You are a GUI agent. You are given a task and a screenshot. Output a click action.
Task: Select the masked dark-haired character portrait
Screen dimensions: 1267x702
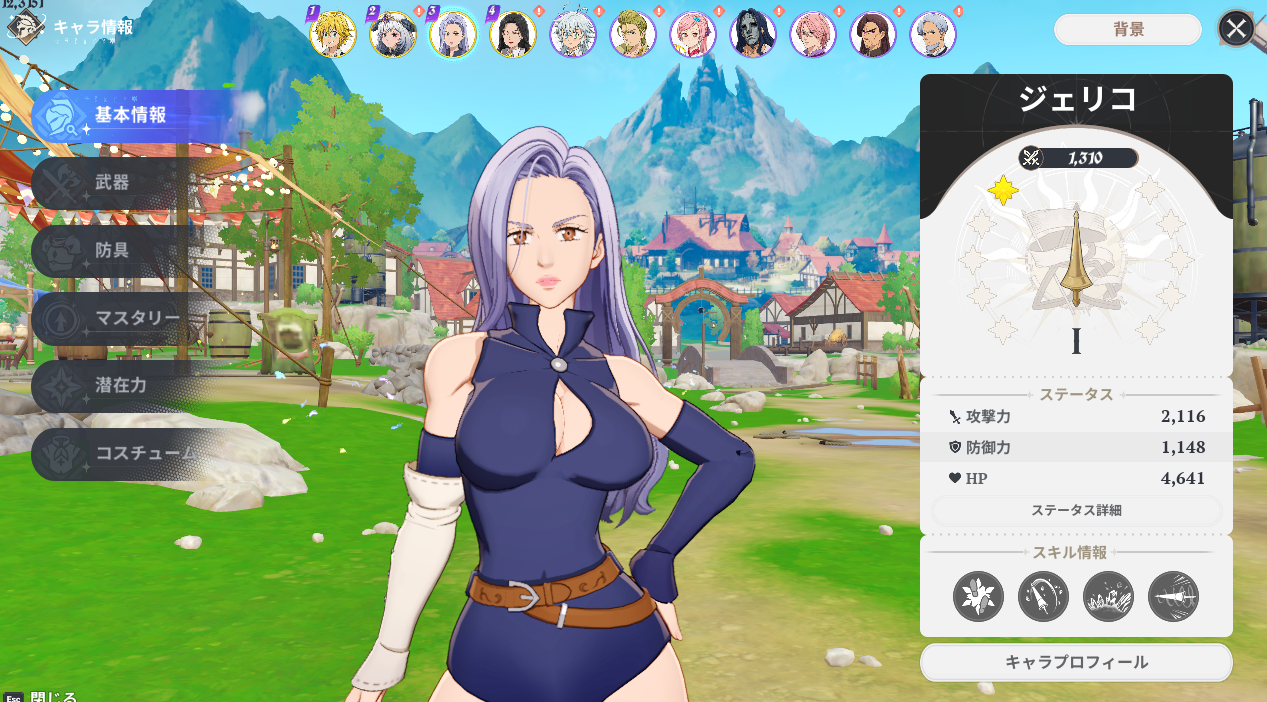point(753,35)
